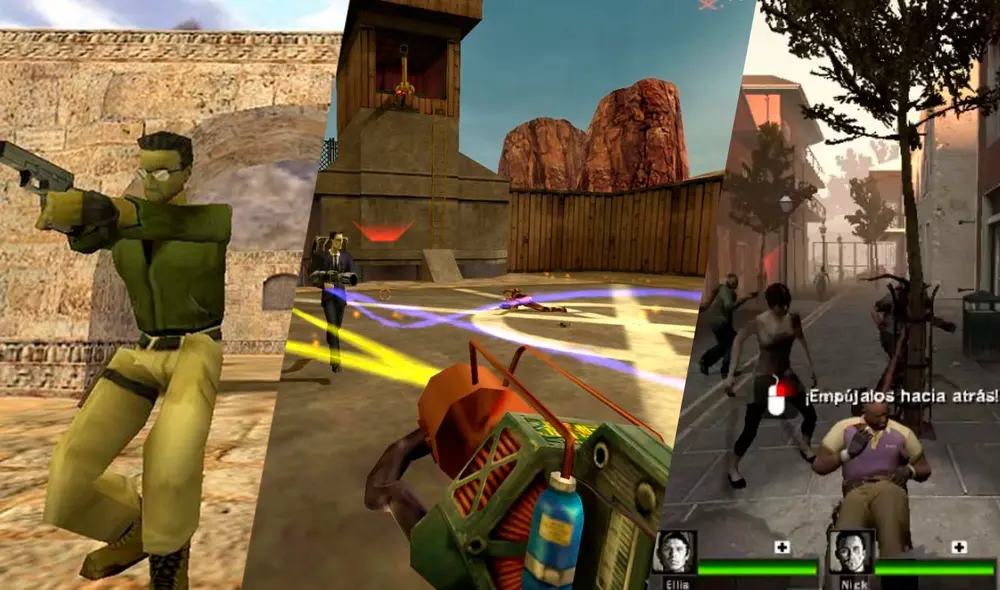The width and height of the screenshot is (1000, 590).
Task: Select the teammate portrait labeled Nick
Action: tap(850, 551)
